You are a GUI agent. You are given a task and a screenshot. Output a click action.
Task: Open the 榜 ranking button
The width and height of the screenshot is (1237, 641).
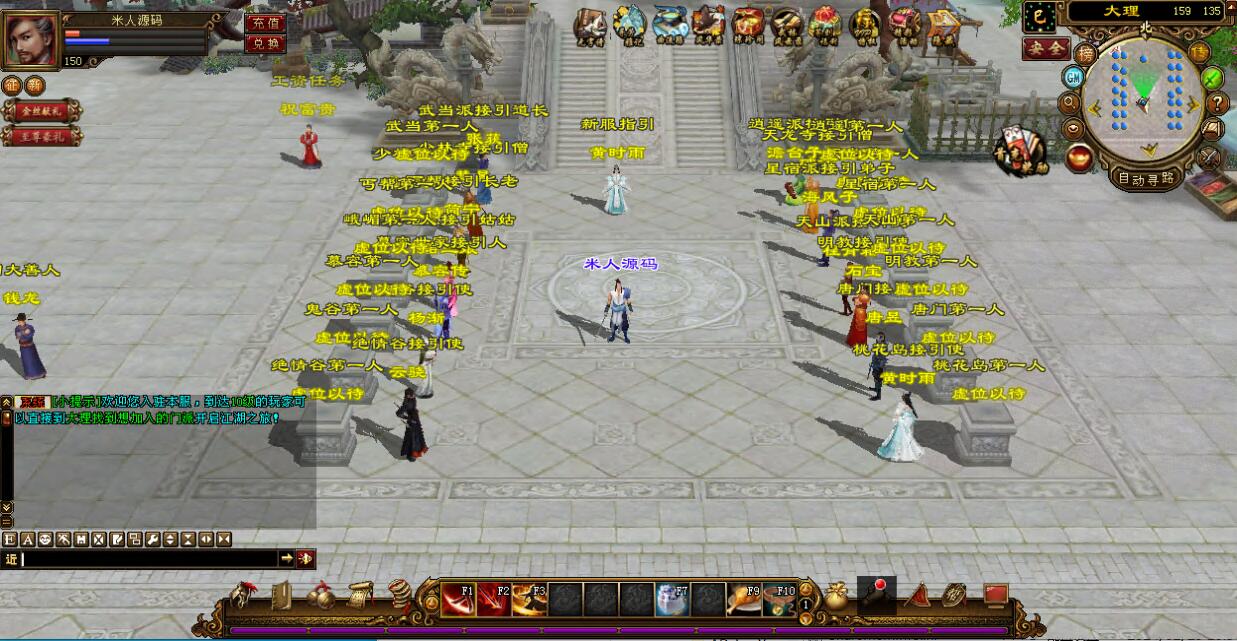pos(1085,54)
